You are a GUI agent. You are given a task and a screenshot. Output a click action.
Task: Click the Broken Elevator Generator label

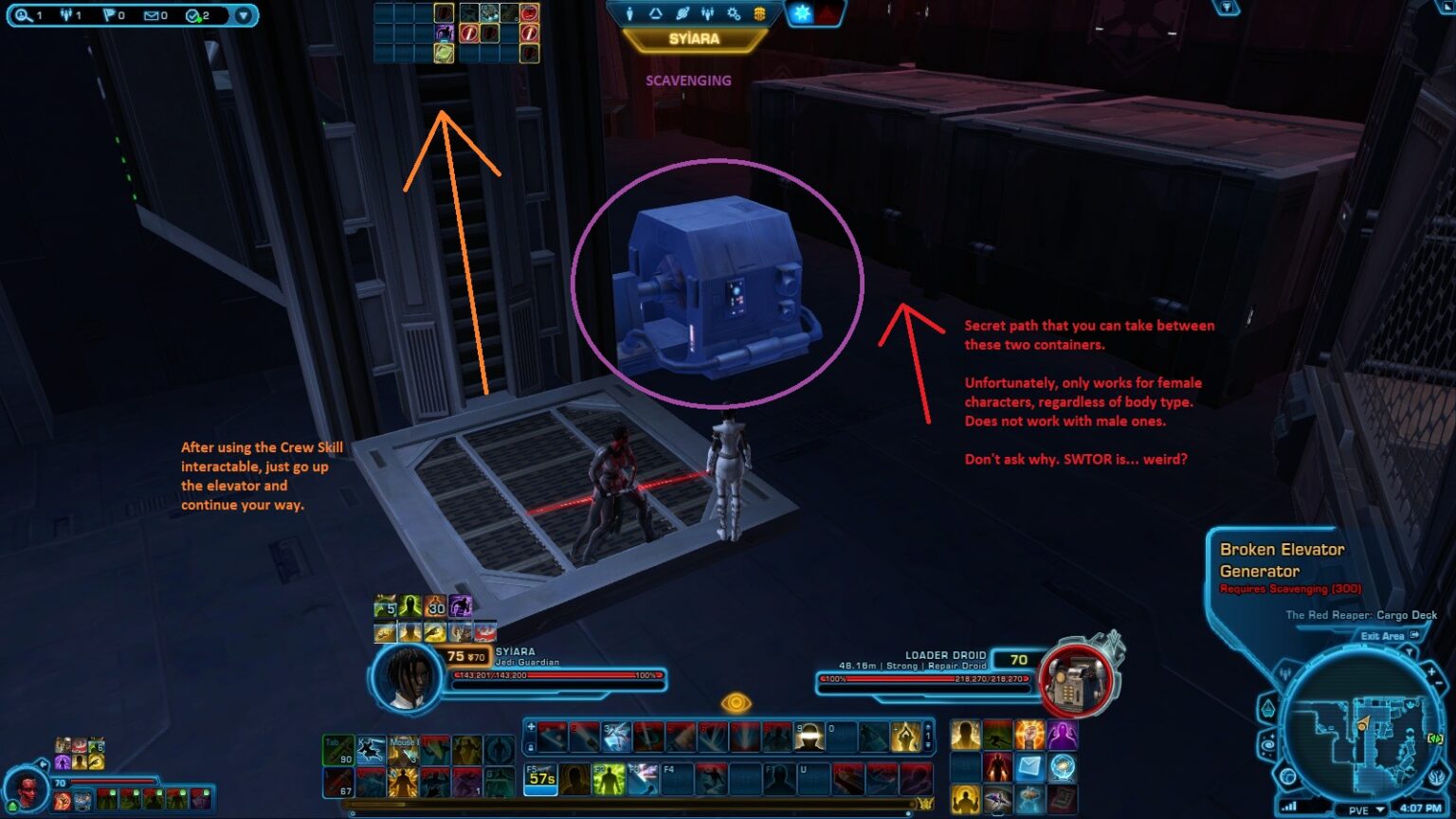(1282, 559)
